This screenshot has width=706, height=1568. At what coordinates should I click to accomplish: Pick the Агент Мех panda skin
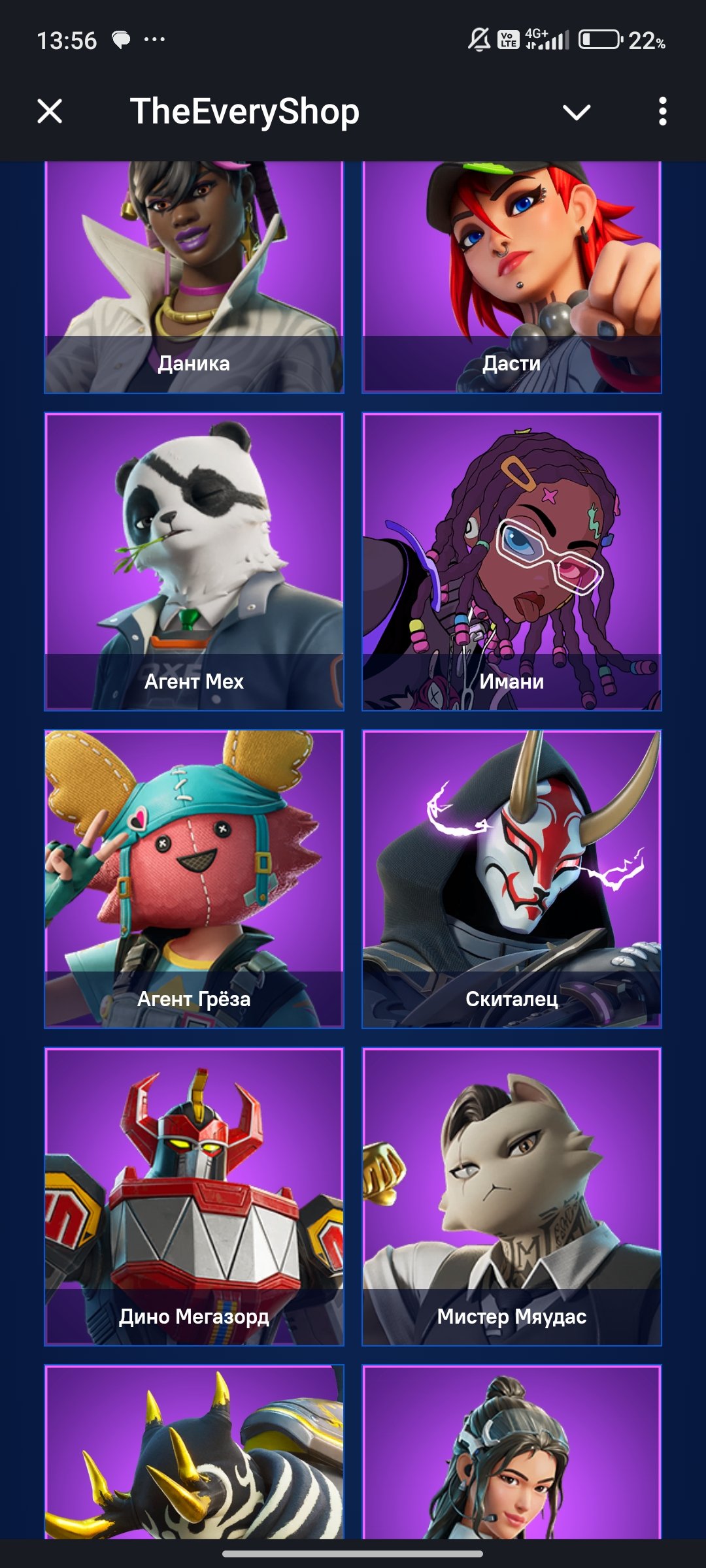(x=194, y=561)
